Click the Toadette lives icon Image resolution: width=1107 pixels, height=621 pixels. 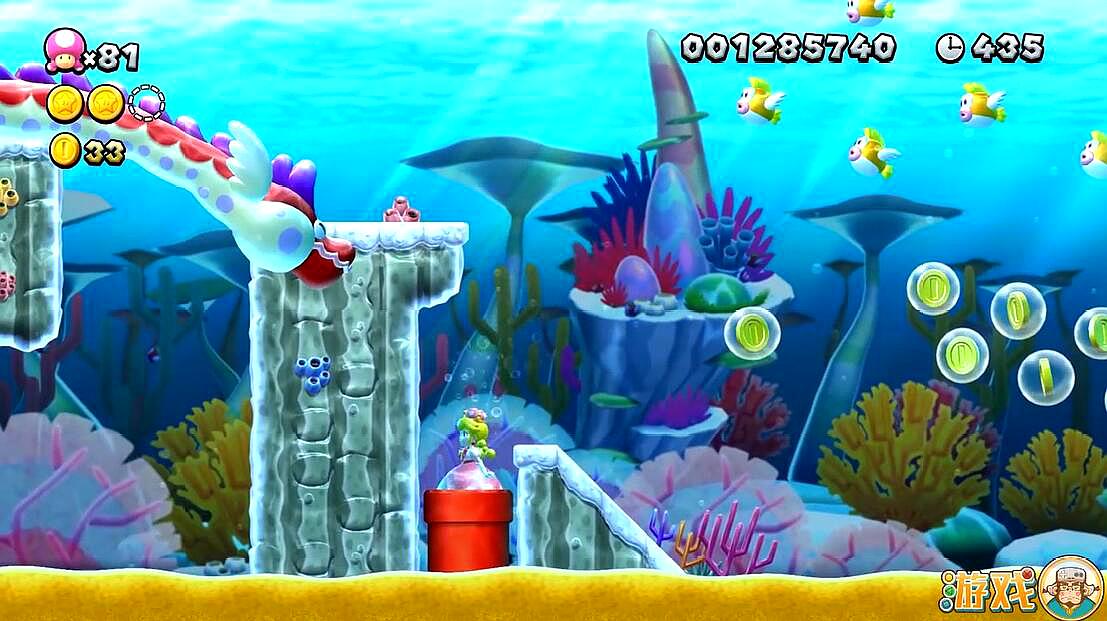(x=64, y=51)
